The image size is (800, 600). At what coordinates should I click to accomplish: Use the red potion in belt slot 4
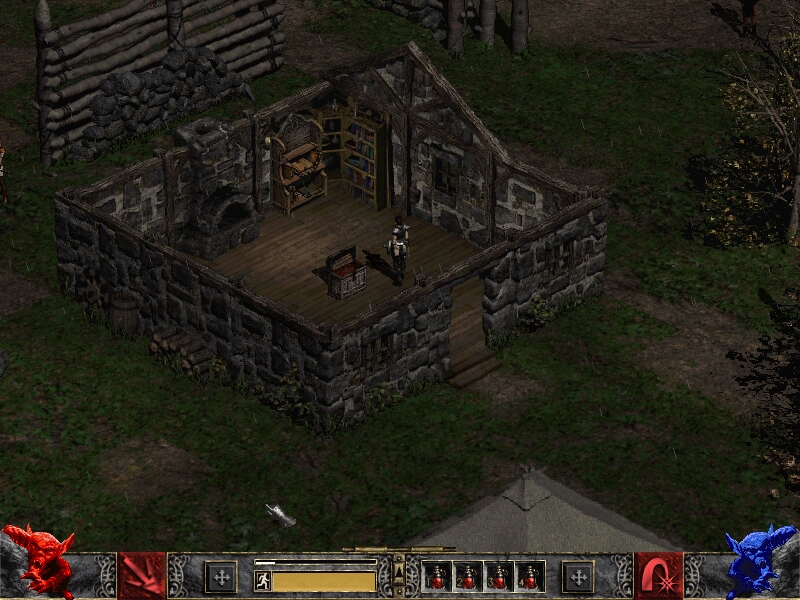[530, 577]
